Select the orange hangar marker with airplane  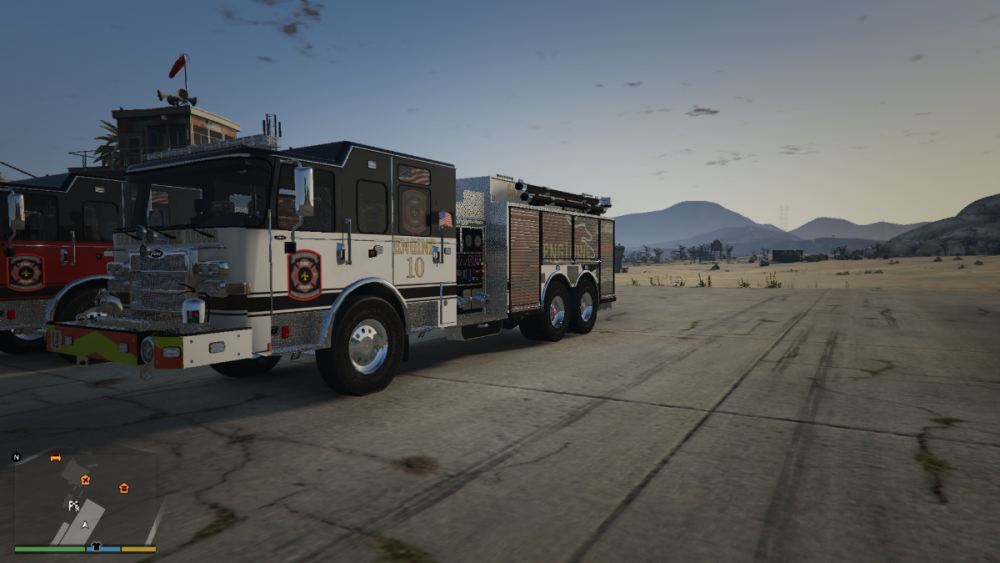pyautogui.click(x=85, y=480)
